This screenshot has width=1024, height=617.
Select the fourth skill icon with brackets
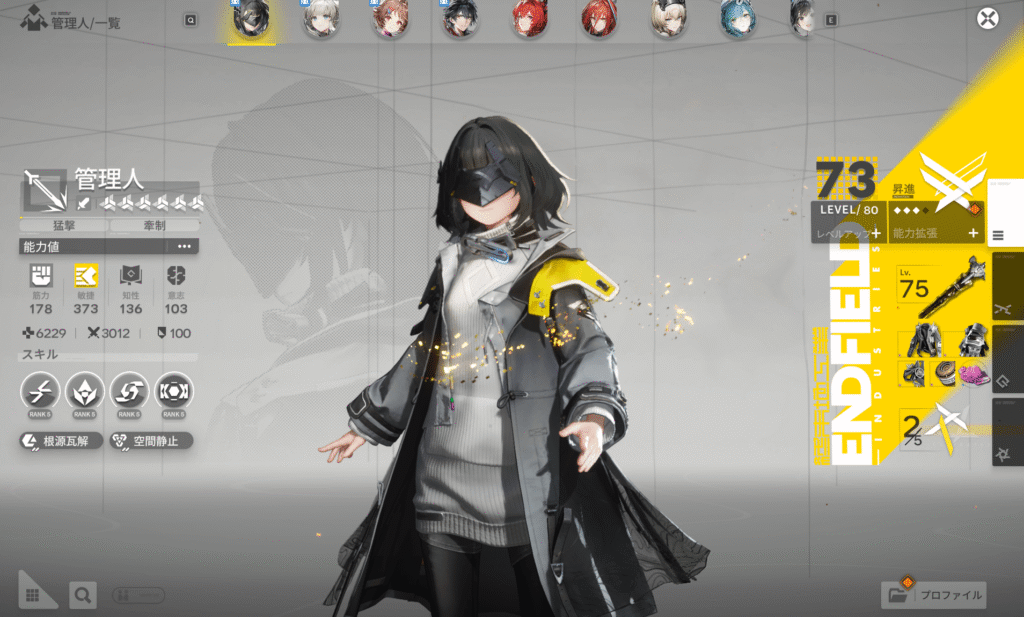pos(174,392)
